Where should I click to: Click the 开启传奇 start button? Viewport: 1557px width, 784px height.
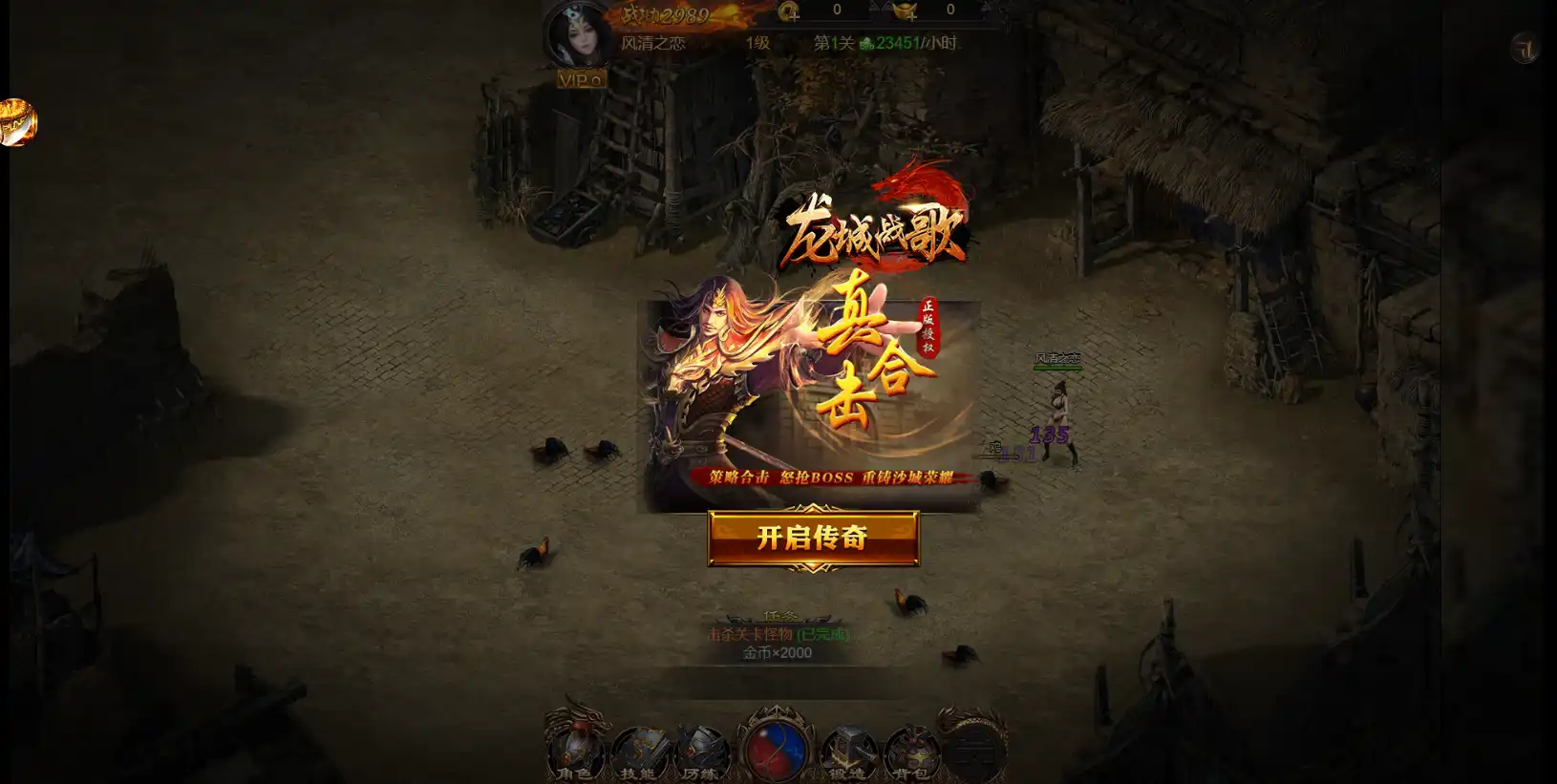[x=813, y=538]
